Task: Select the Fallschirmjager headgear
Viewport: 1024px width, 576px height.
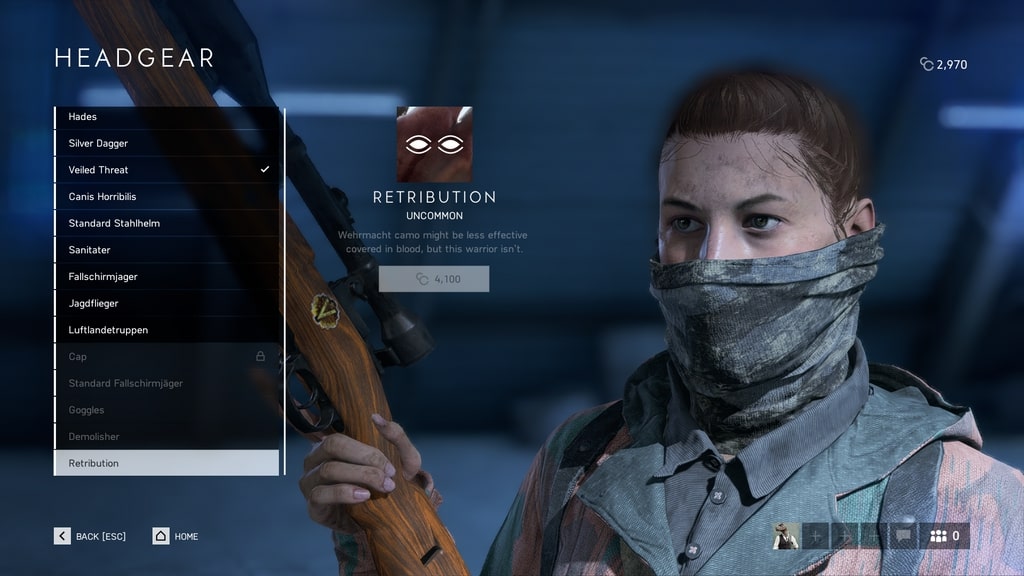Action: 166,277
